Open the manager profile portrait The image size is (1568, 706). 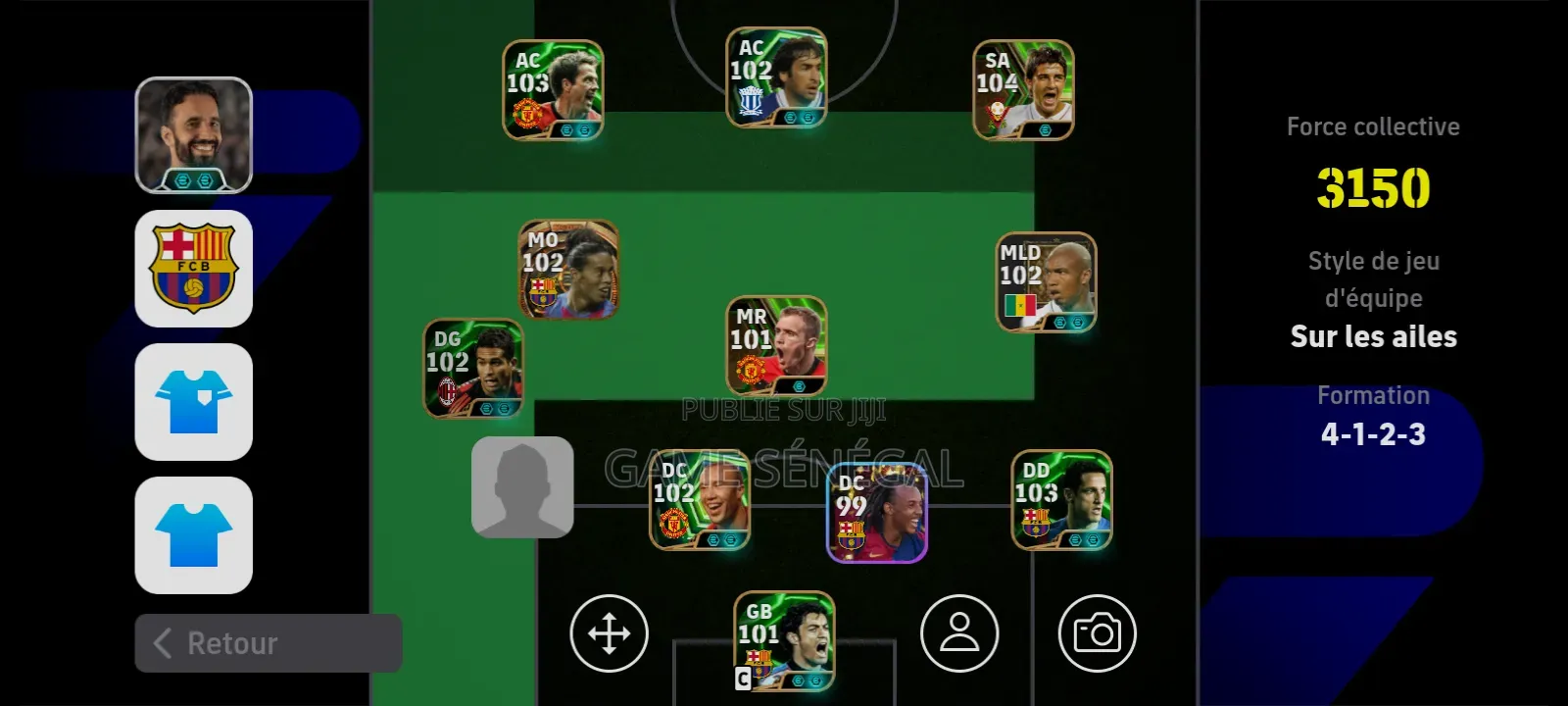193,133
